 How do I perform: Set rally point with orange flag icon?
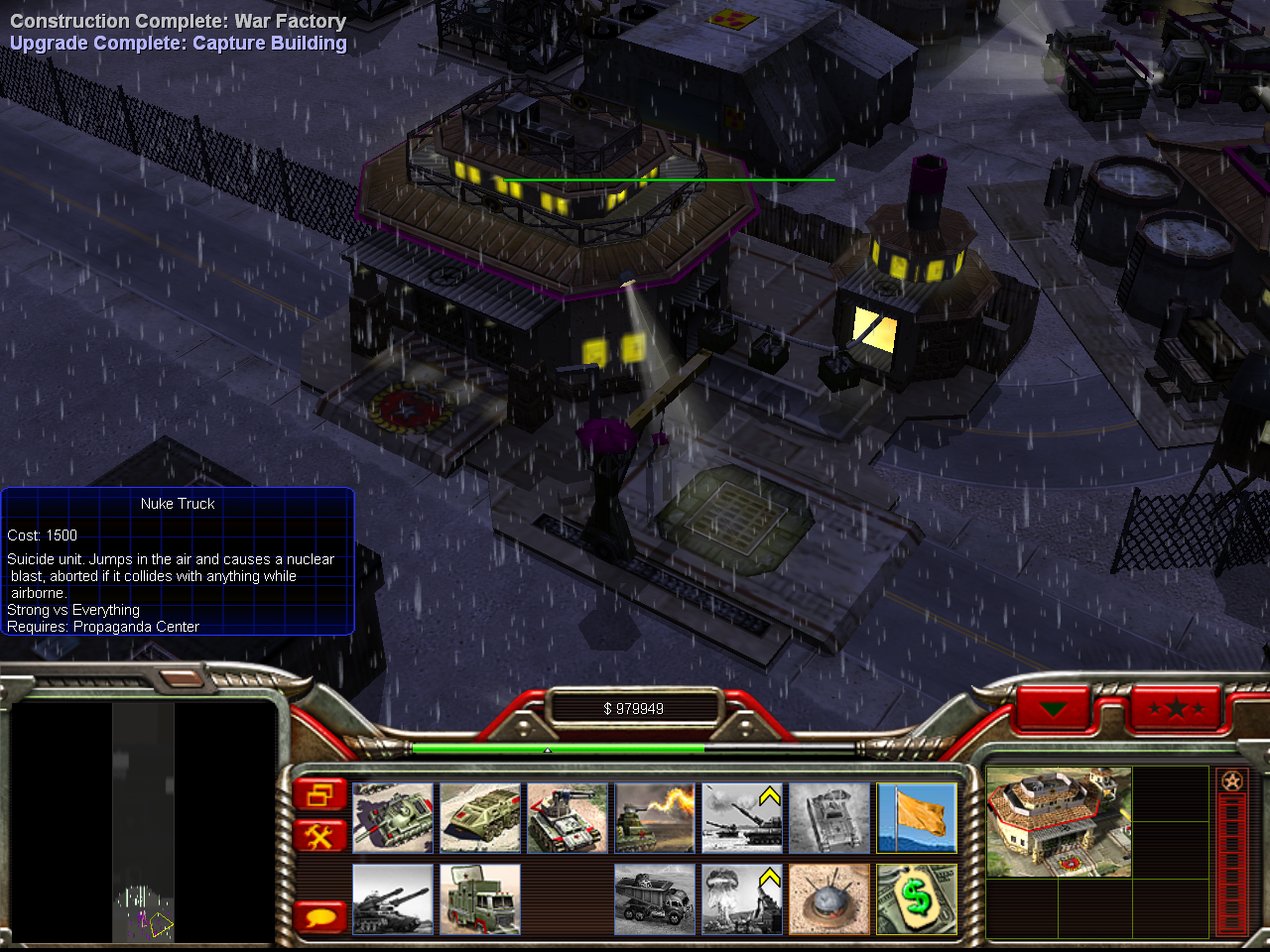pyautogui.click(x=917, y=818)
